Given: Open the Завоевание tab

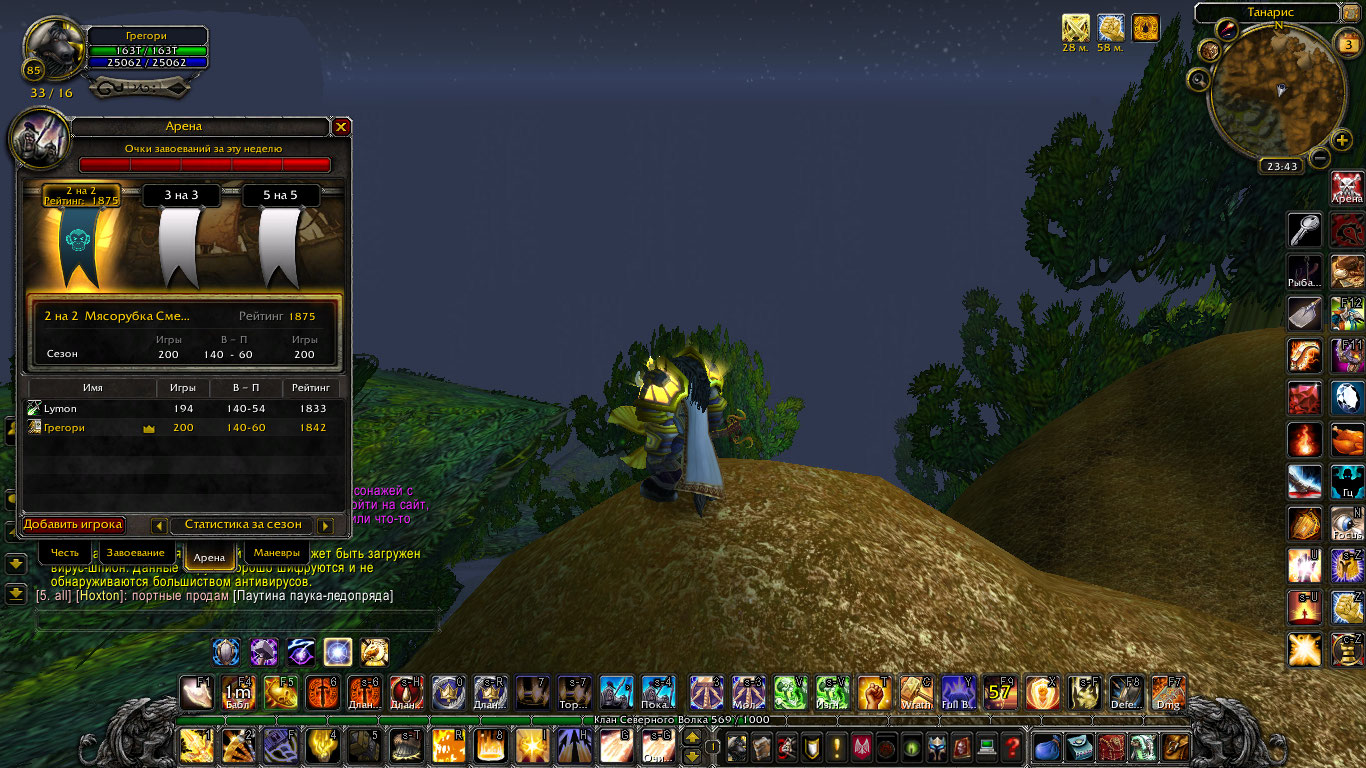Looking at the screenshot, I should point(136,553).
